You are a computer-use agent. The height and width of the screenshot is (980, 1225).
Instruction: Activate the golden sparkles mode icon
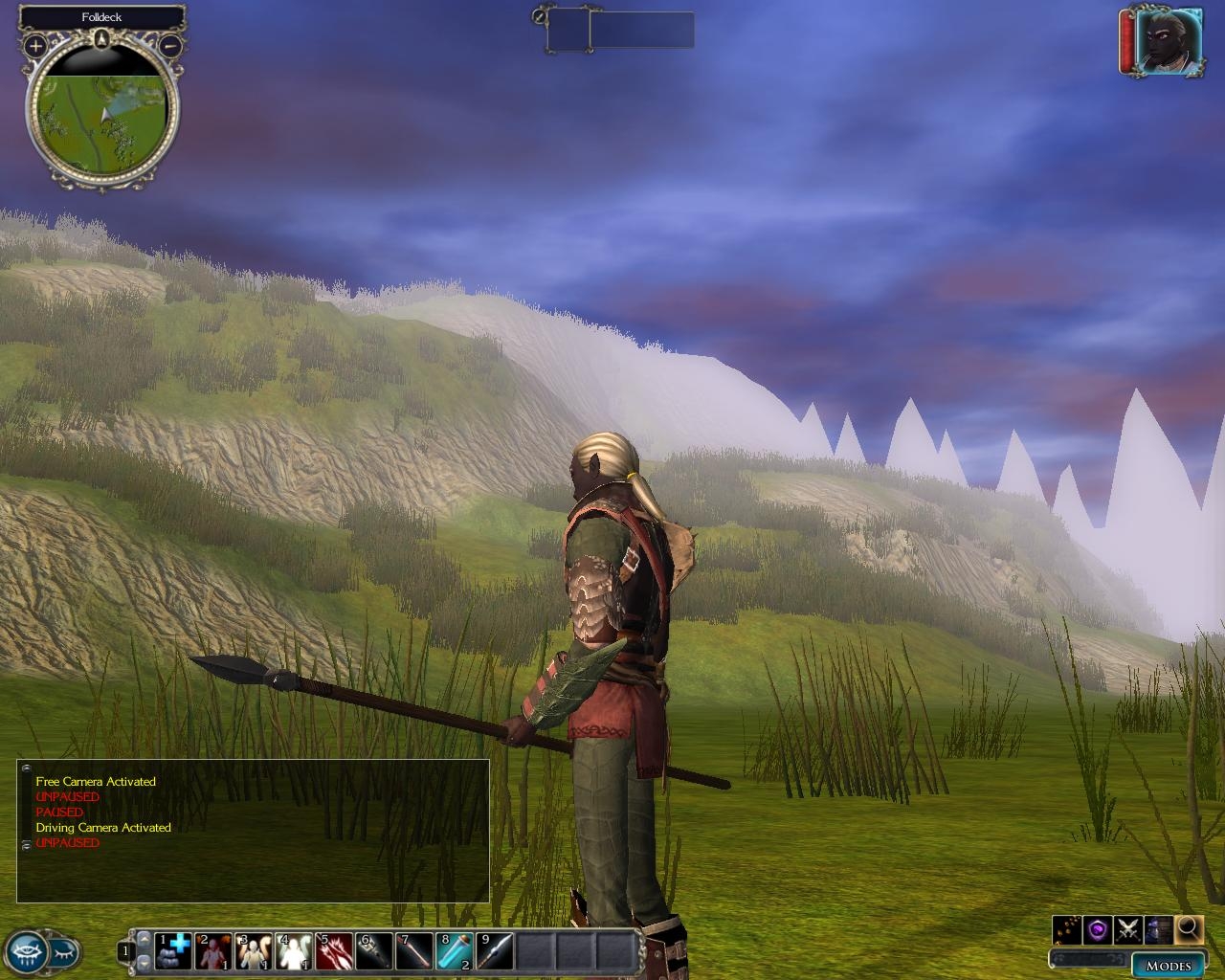(1068, 928)
